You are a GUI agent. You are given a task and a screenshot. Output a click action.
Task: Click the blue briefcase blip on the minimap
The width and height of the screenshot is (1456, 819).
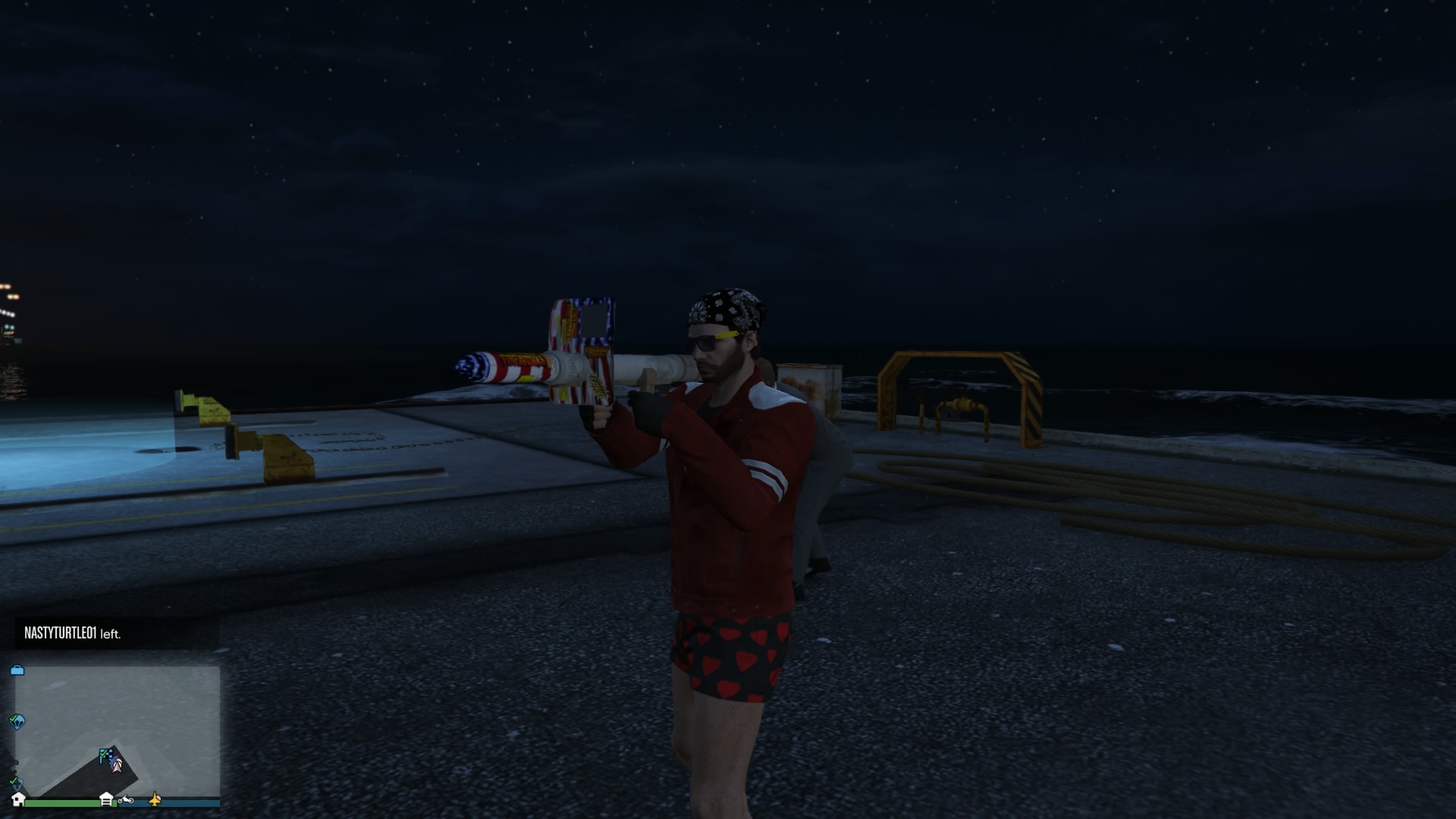pyautogui.click(x=17, y=670)
